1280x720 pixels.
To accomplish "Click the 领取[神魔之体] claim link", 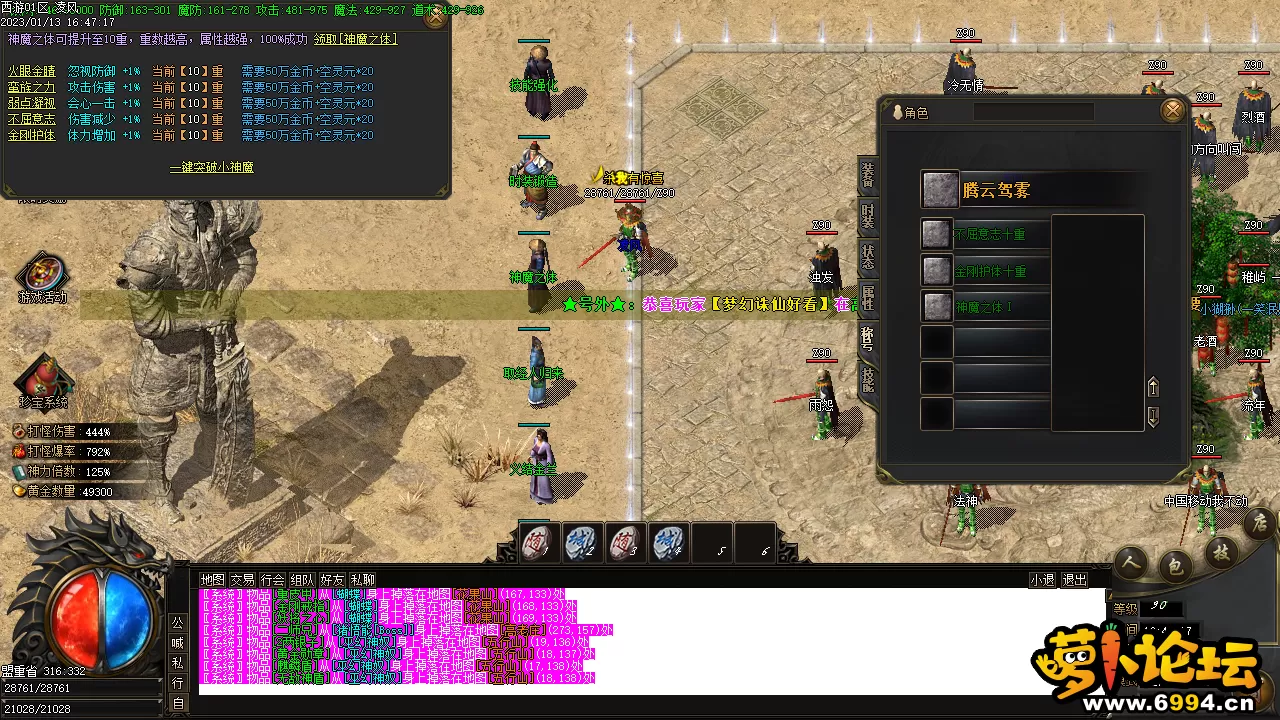I will click(x=355, y=39).
